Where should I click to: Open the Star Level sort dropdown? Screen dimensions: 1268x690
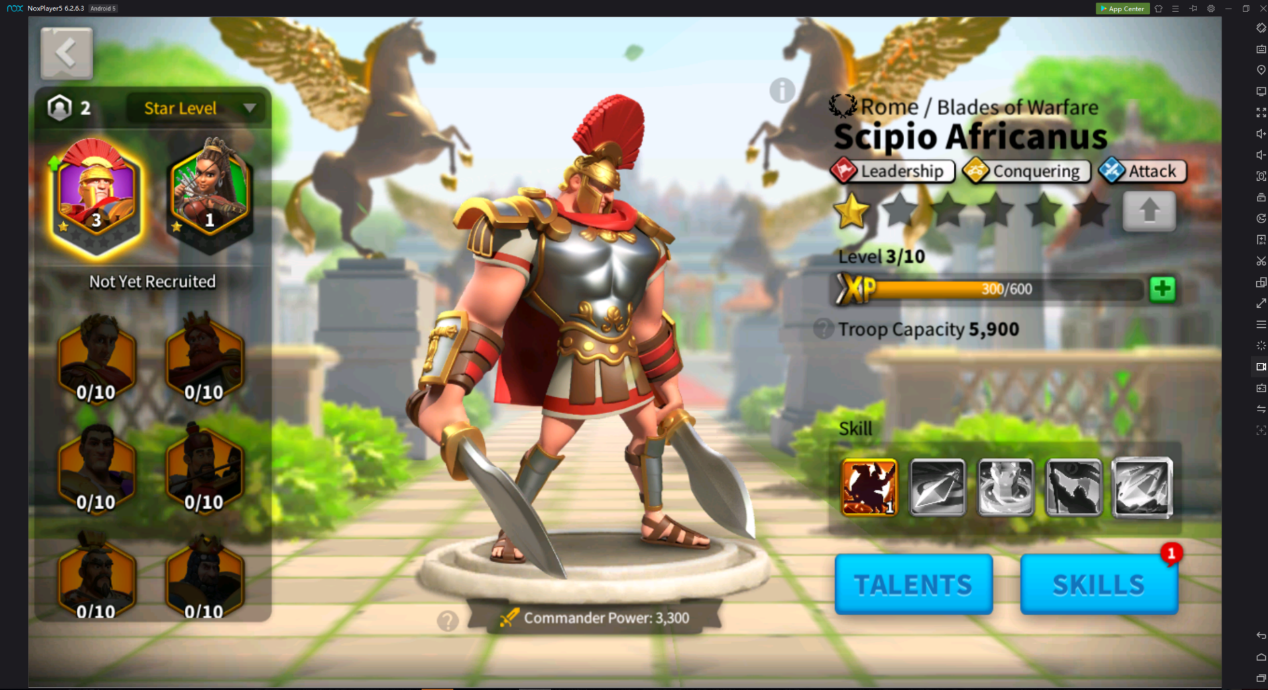point(196,108)
